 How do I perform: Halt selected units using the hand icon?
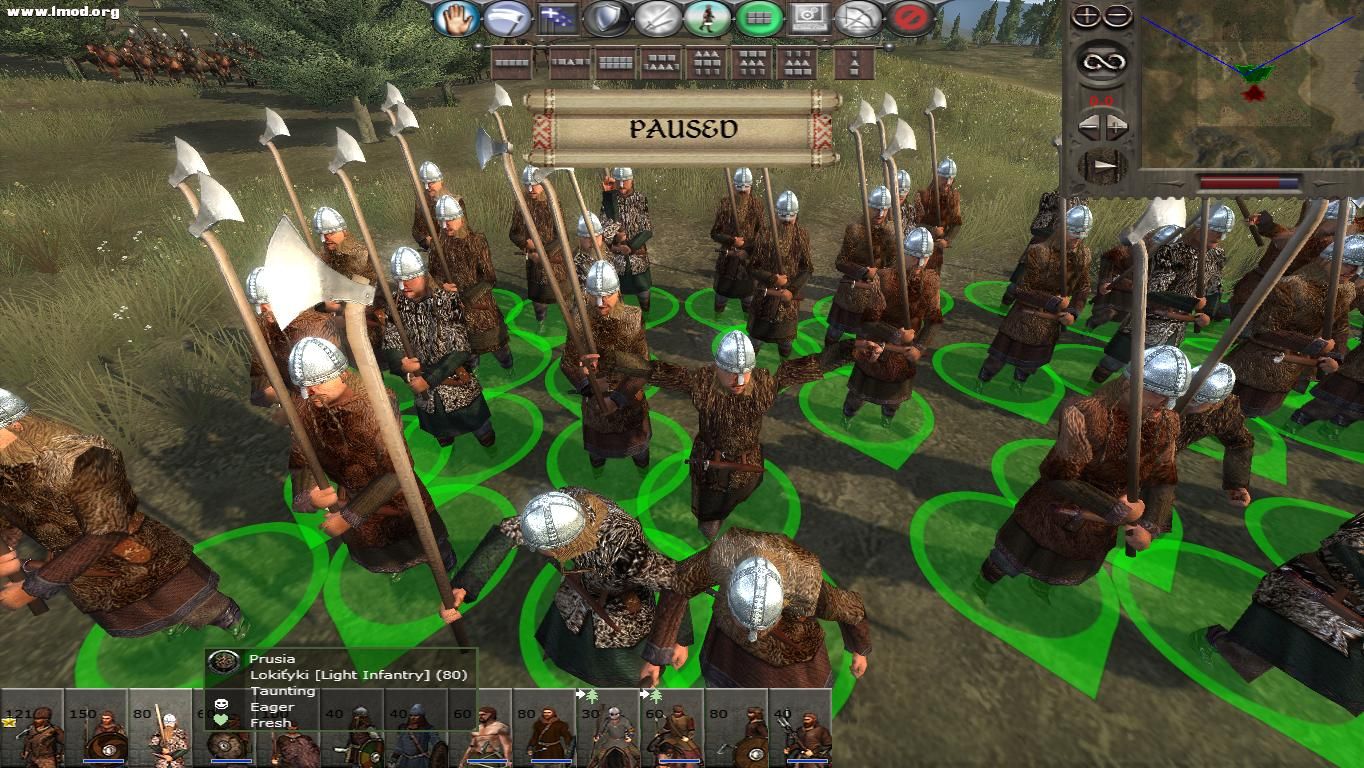[456, 17]
